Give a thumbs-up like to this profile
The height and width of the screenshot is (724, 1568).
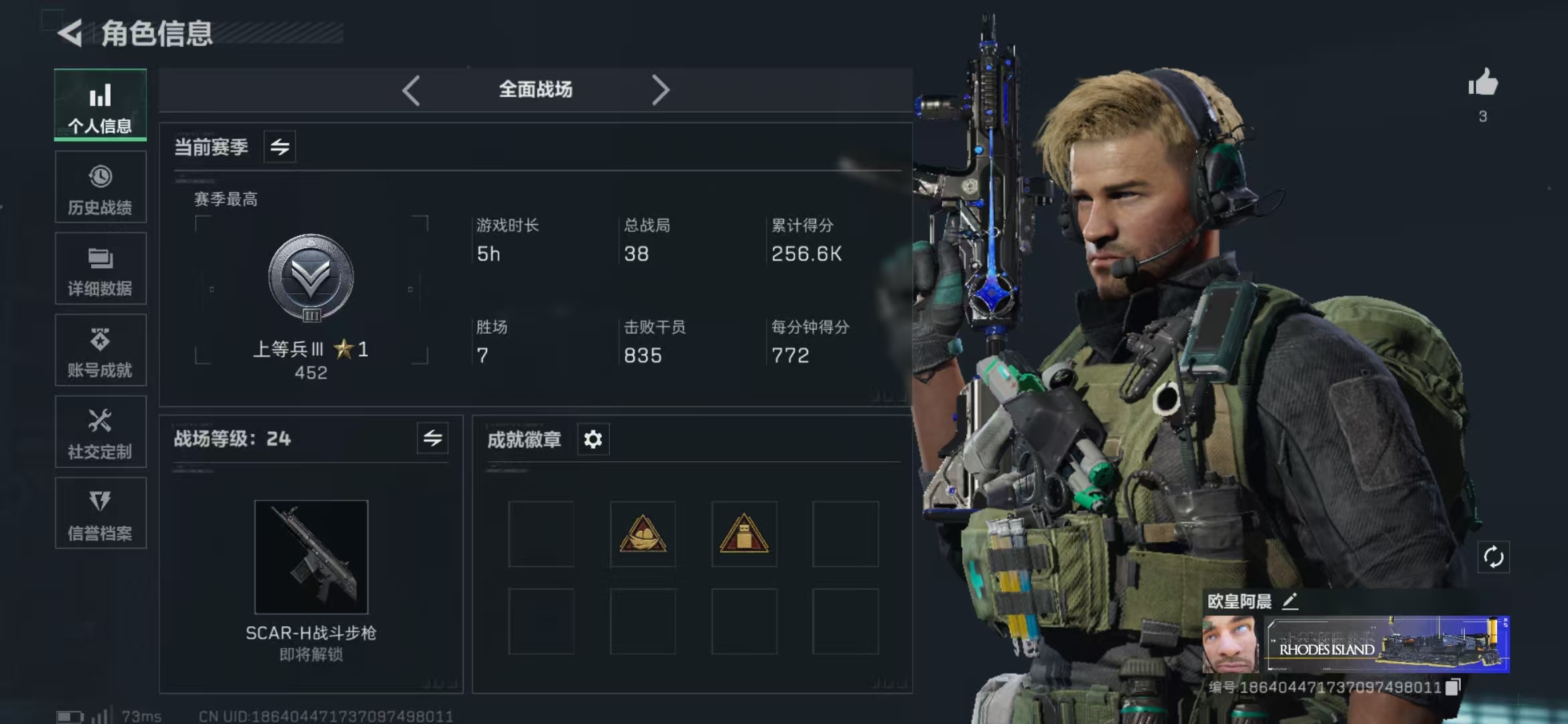pyautogui.click(x=1483, y=84)
